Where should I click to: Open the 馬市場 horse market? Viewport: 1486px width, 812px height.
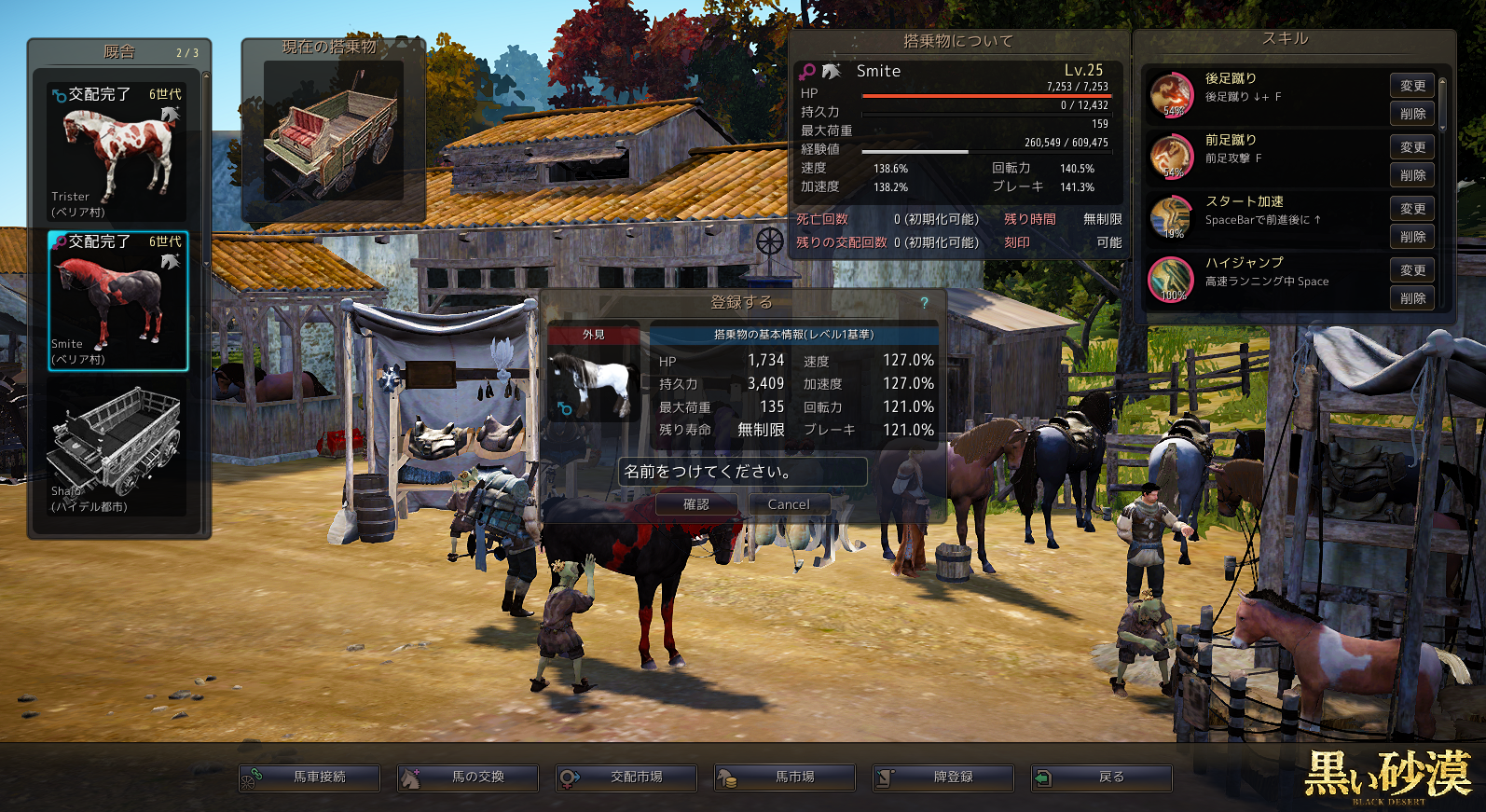(785, 778)
